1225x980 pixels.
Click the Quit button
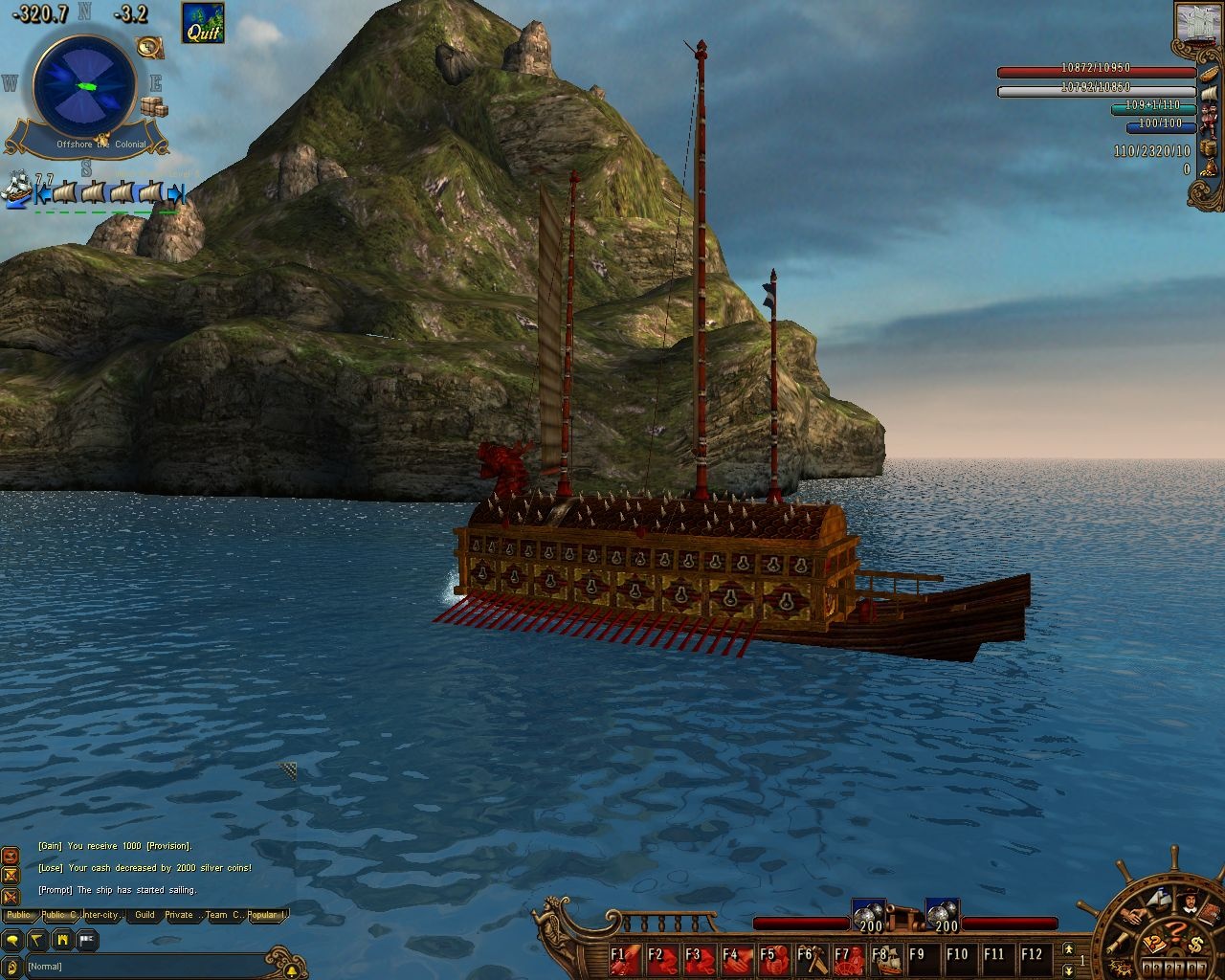tap(203, 23)
